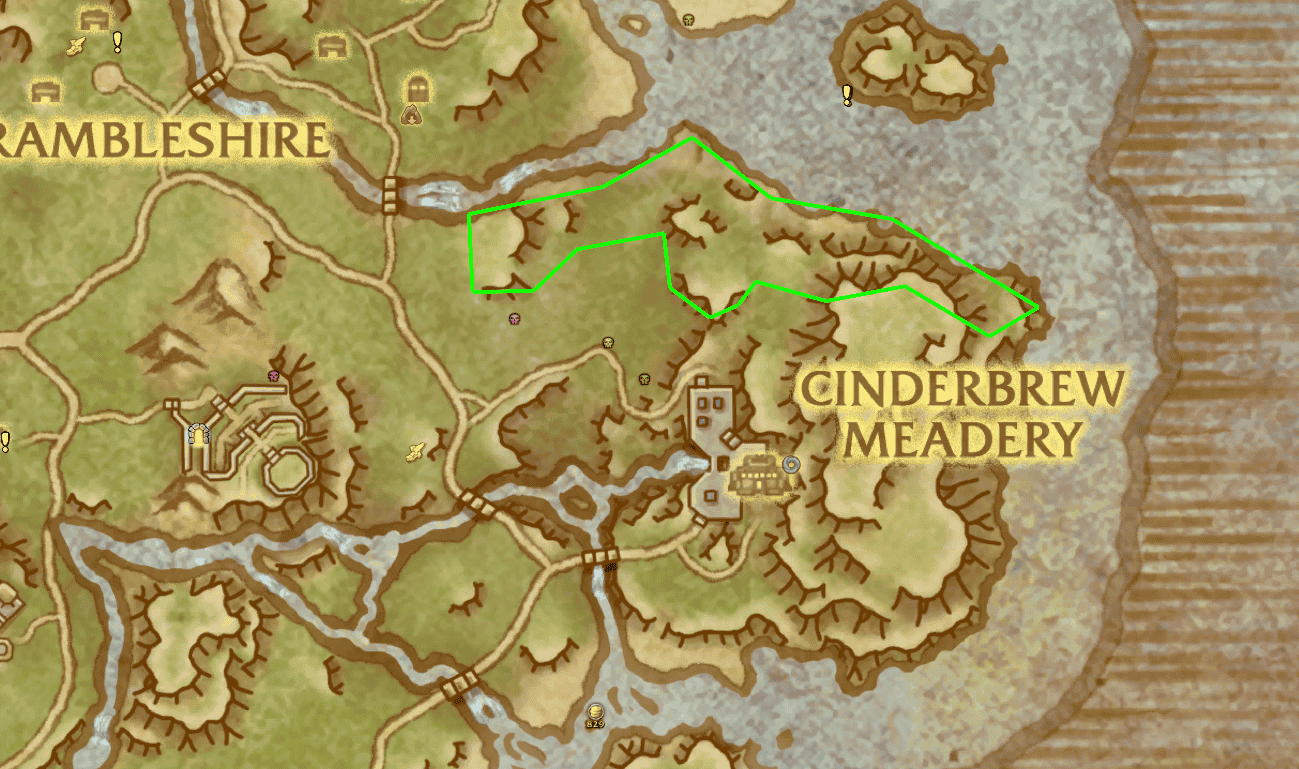Select the pink skull rare icon west of the trail
Image resolution: width=1299 pixels, height=769 pixels.
(x=515, y=318)
